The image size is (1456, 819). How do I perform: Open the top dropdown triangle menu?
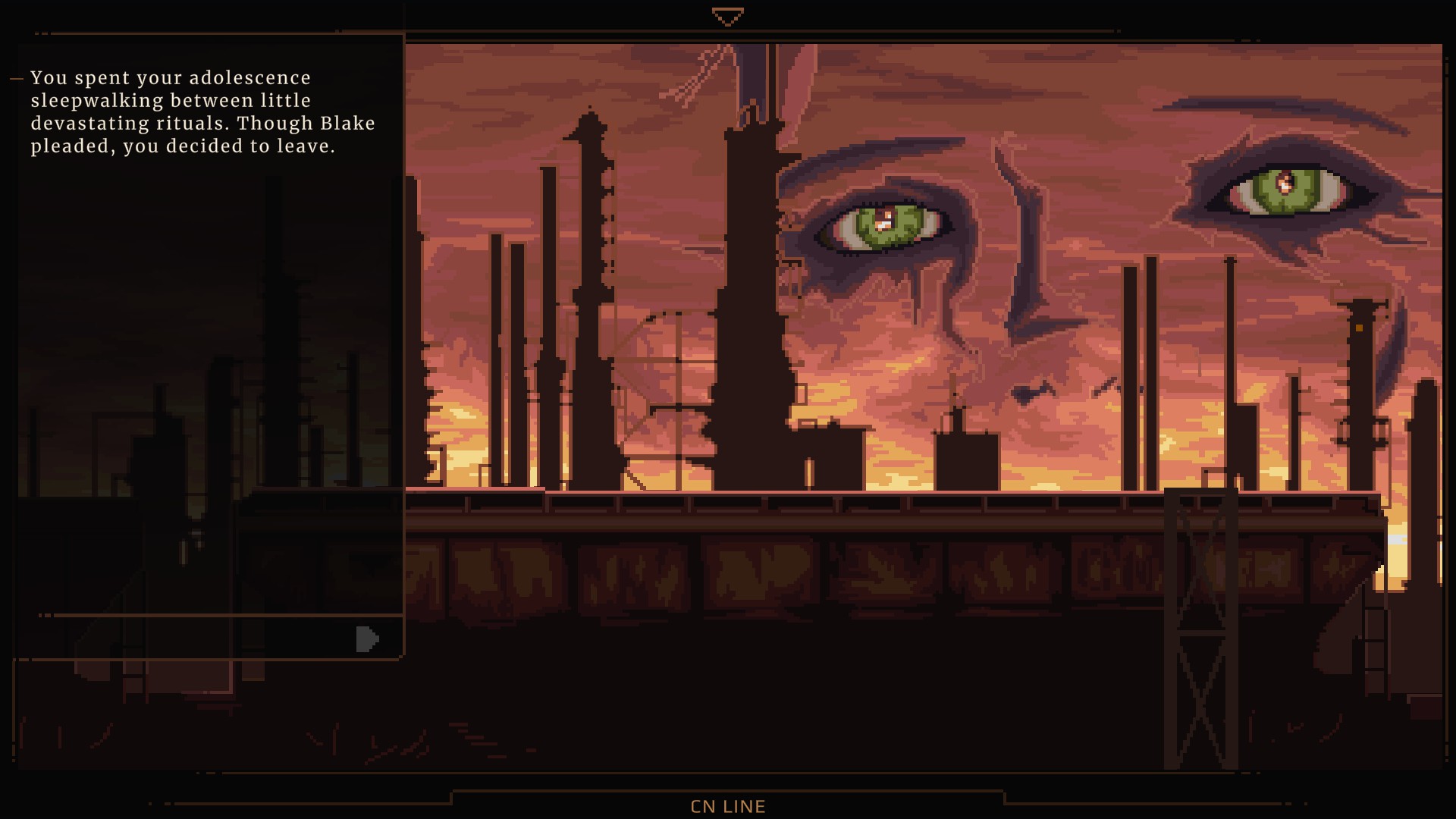coord(728,17)
